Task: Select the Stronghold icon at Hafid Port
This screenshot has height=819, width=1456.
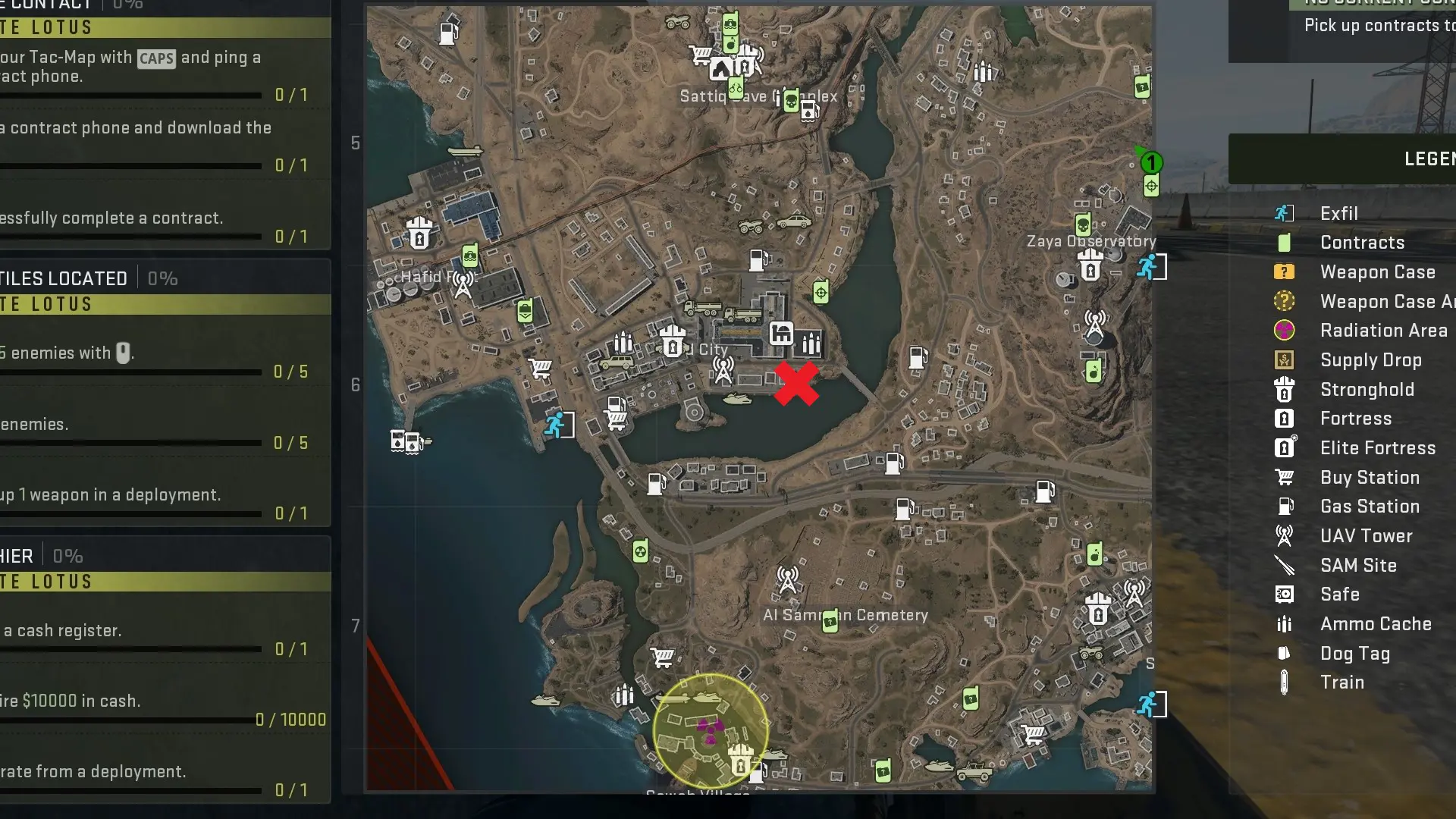Action: (x=419, y=234)
